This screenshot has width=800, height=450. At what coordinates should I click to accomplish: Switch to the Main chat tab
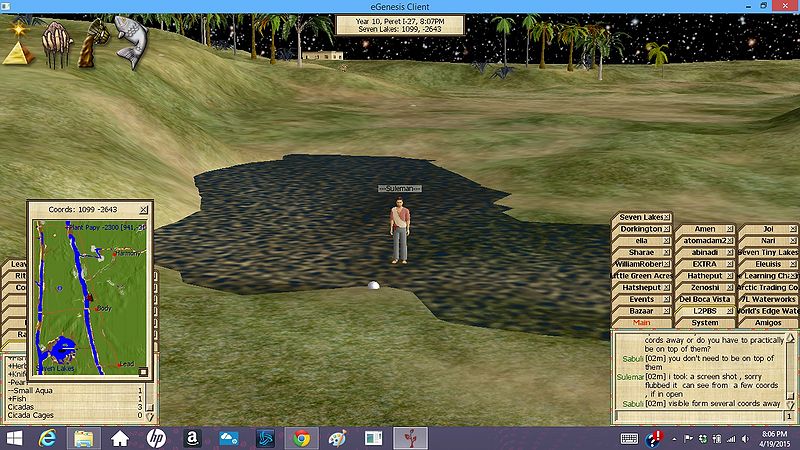(641, 323)
